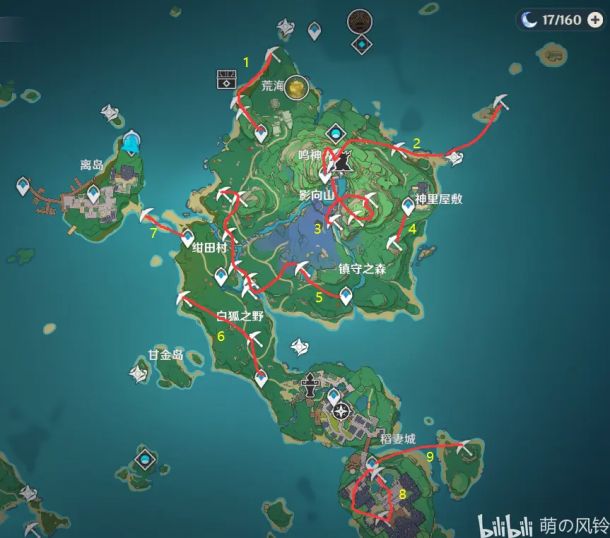Select the teleport waypoint south of 白狐之野
This screenshot has width=610, height=538.
[262, 377]
